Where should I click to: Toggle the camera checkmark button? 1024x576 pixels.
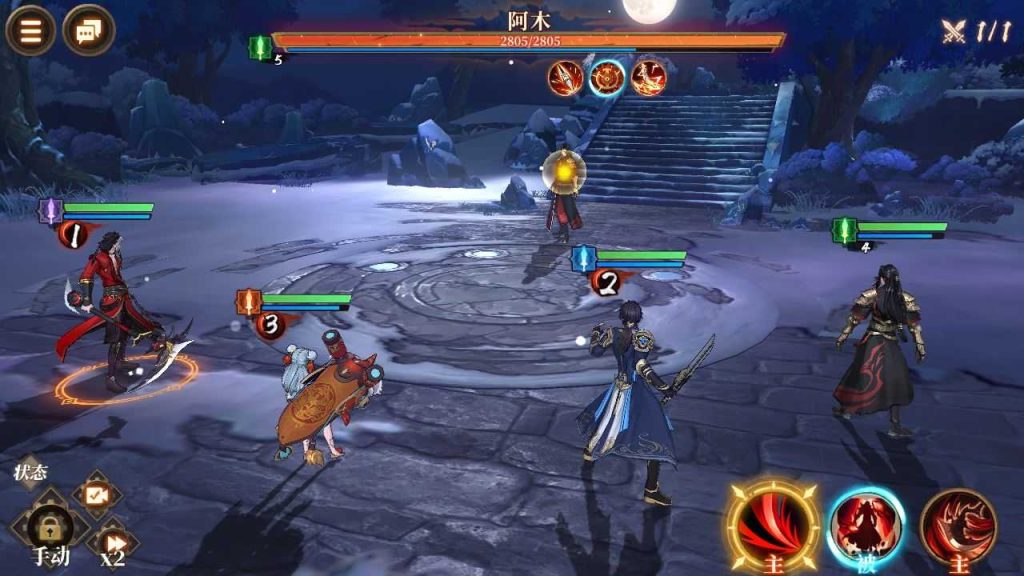pos(97,495)
